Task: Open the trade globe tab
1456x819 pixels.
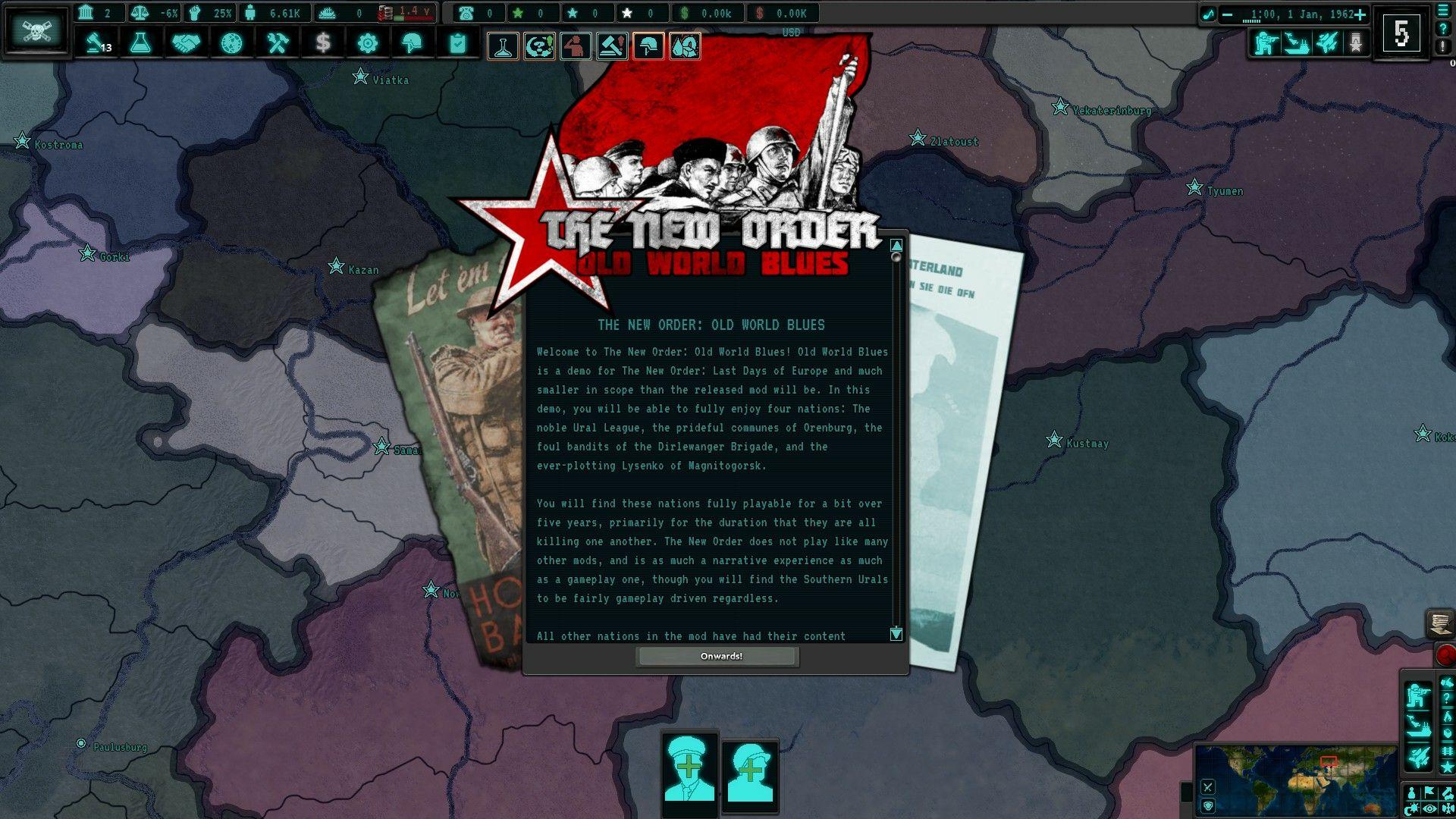Action: coord(231,44)
